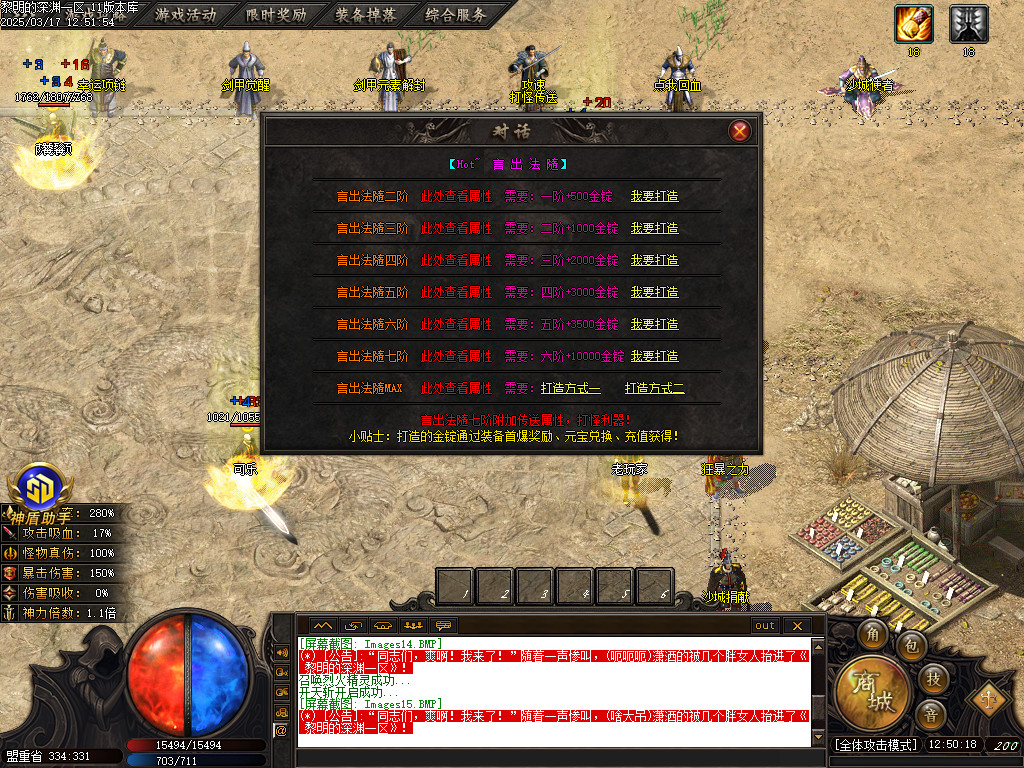Open the 综合服务 menu
The image size is (1024, 768).
[x=455, y=14]
